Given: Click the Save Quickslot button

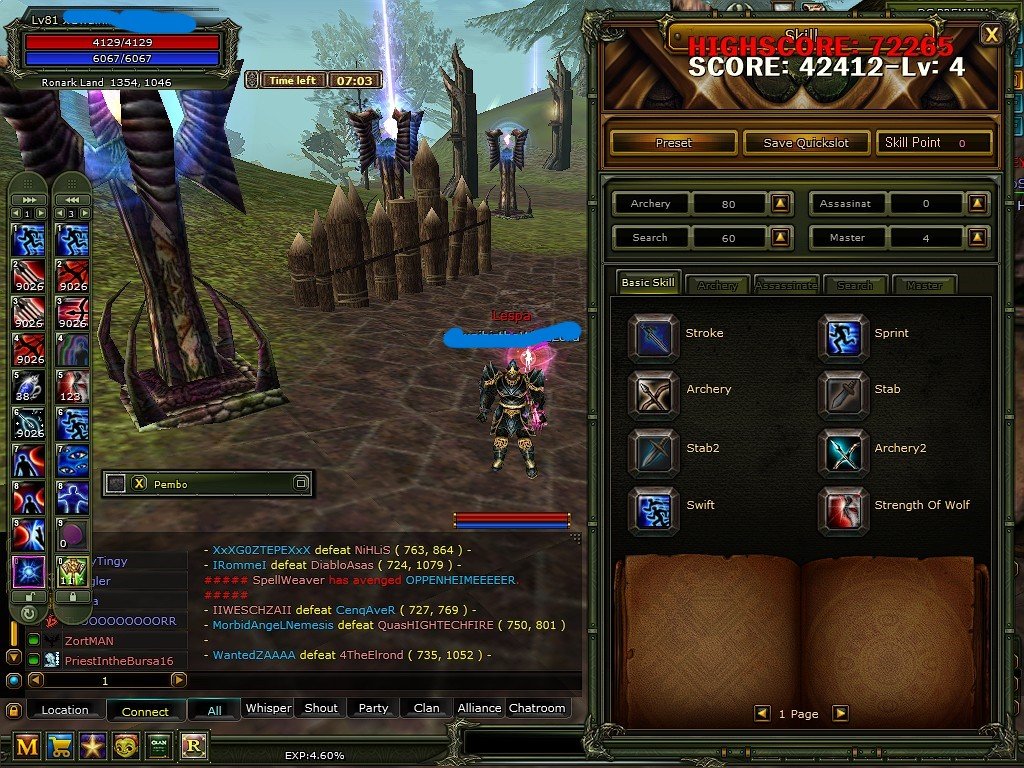Looking at the screenshot, I should point(806,143).
